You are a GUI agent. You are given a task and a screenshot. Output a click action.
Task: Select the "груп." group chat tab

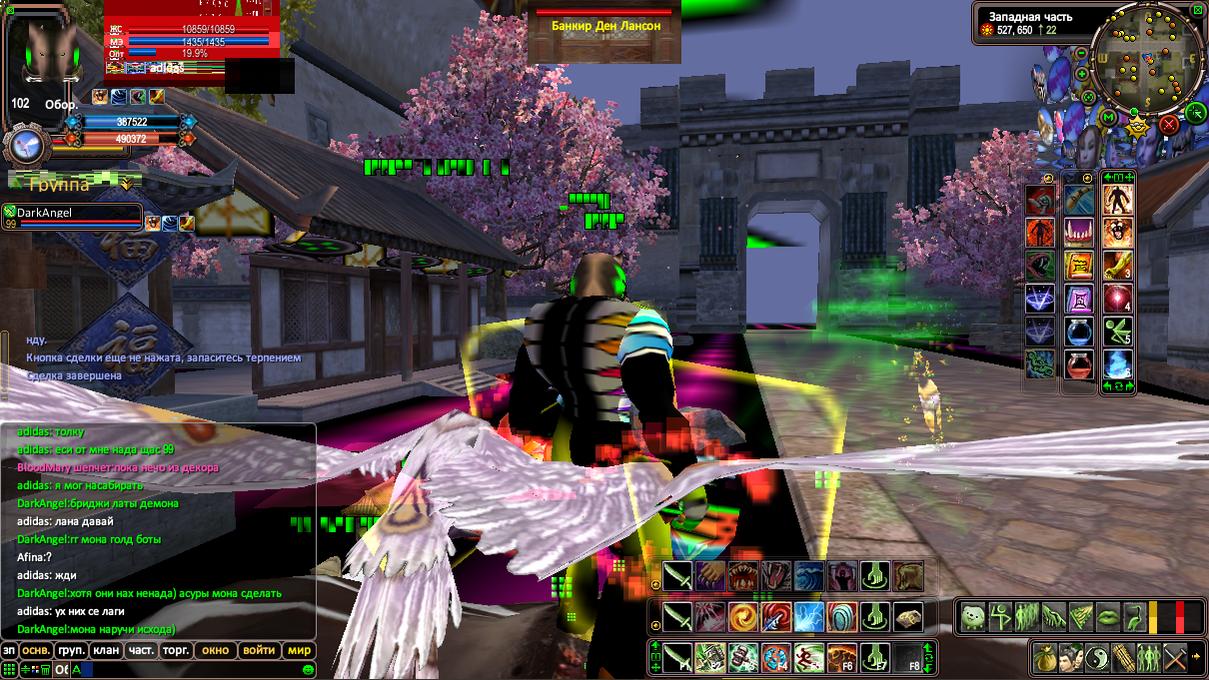point(69,650)
